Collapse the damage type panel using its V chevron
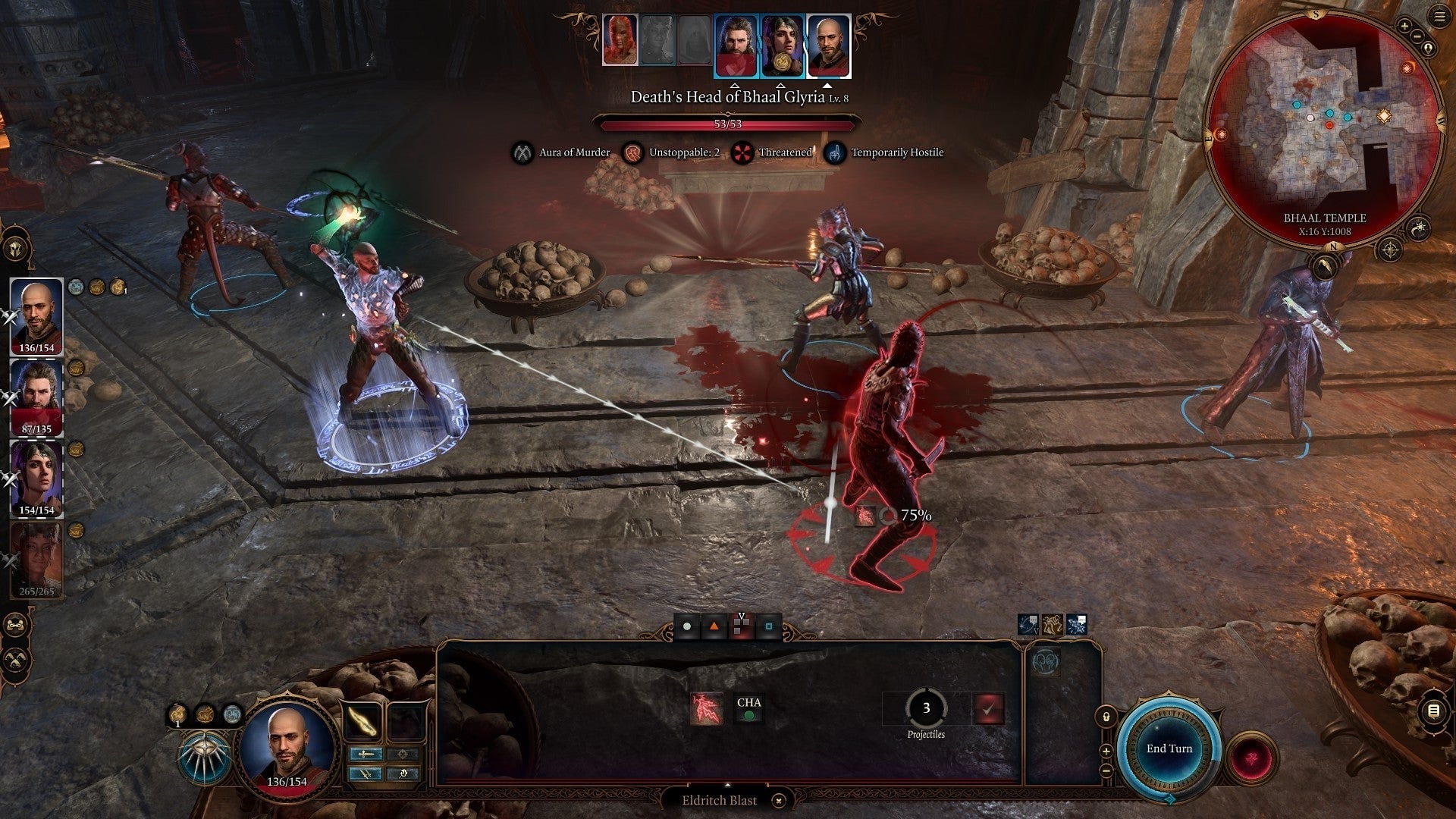 click(x=742, y=616)
